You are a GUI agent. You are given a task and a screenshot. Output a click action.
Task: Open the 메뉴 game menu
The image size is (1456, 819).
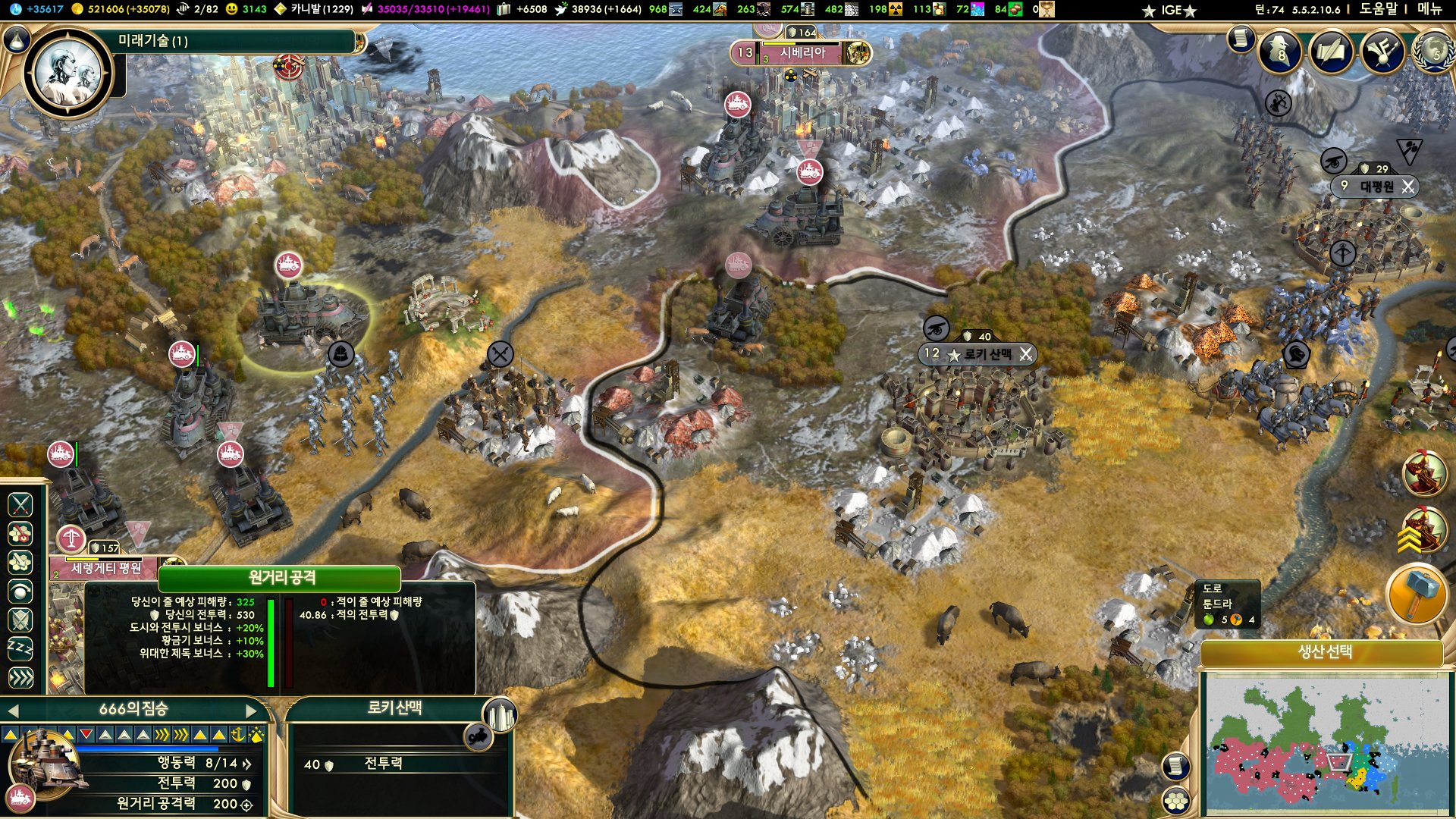1429,9
